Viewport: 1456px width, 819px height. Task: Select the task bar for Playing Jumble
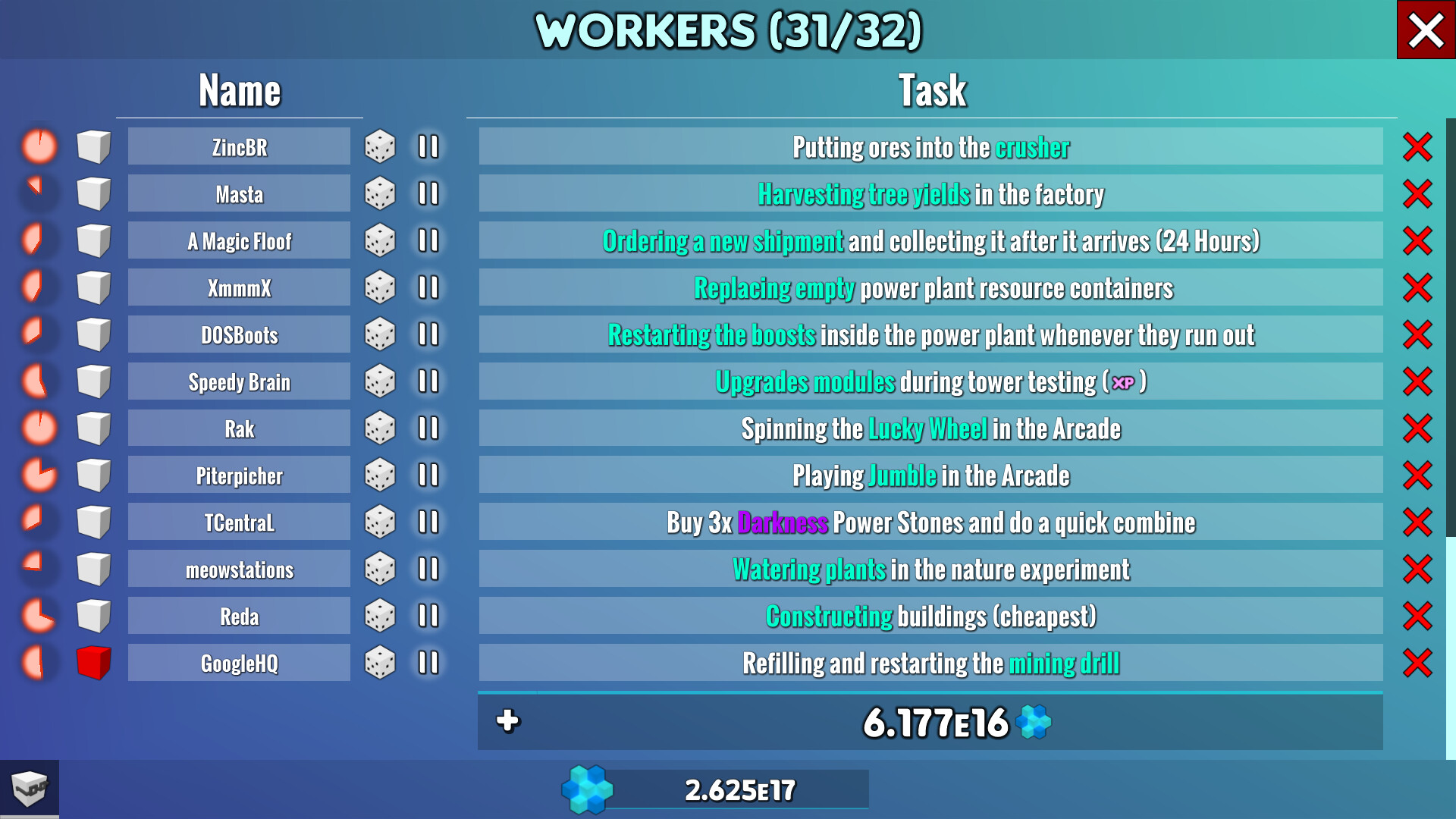[x=931, y=475]
